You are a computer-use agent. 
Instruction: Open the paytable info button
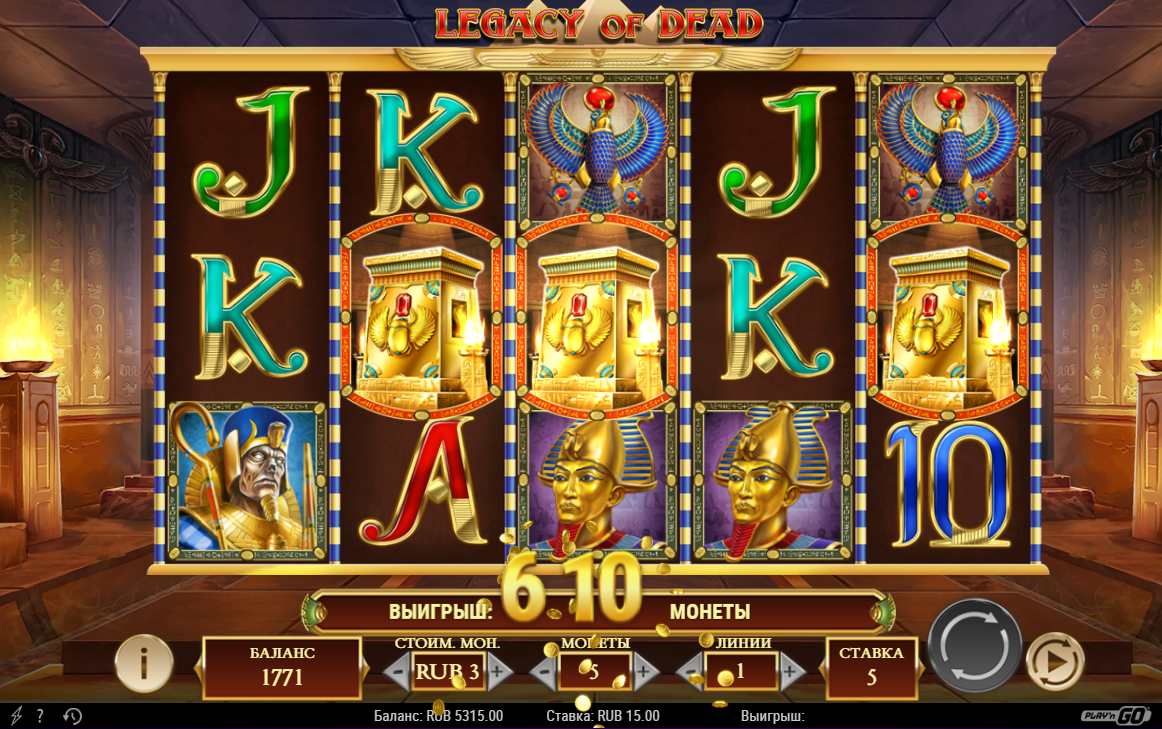point(143,663)
